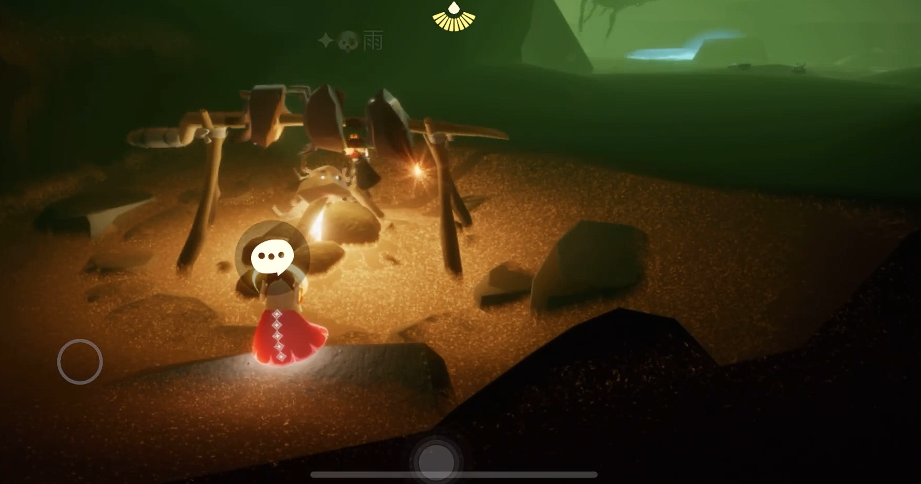Tap the hollow circle movement joystick
The image size is (921, 484).
[x=80, y=362]
